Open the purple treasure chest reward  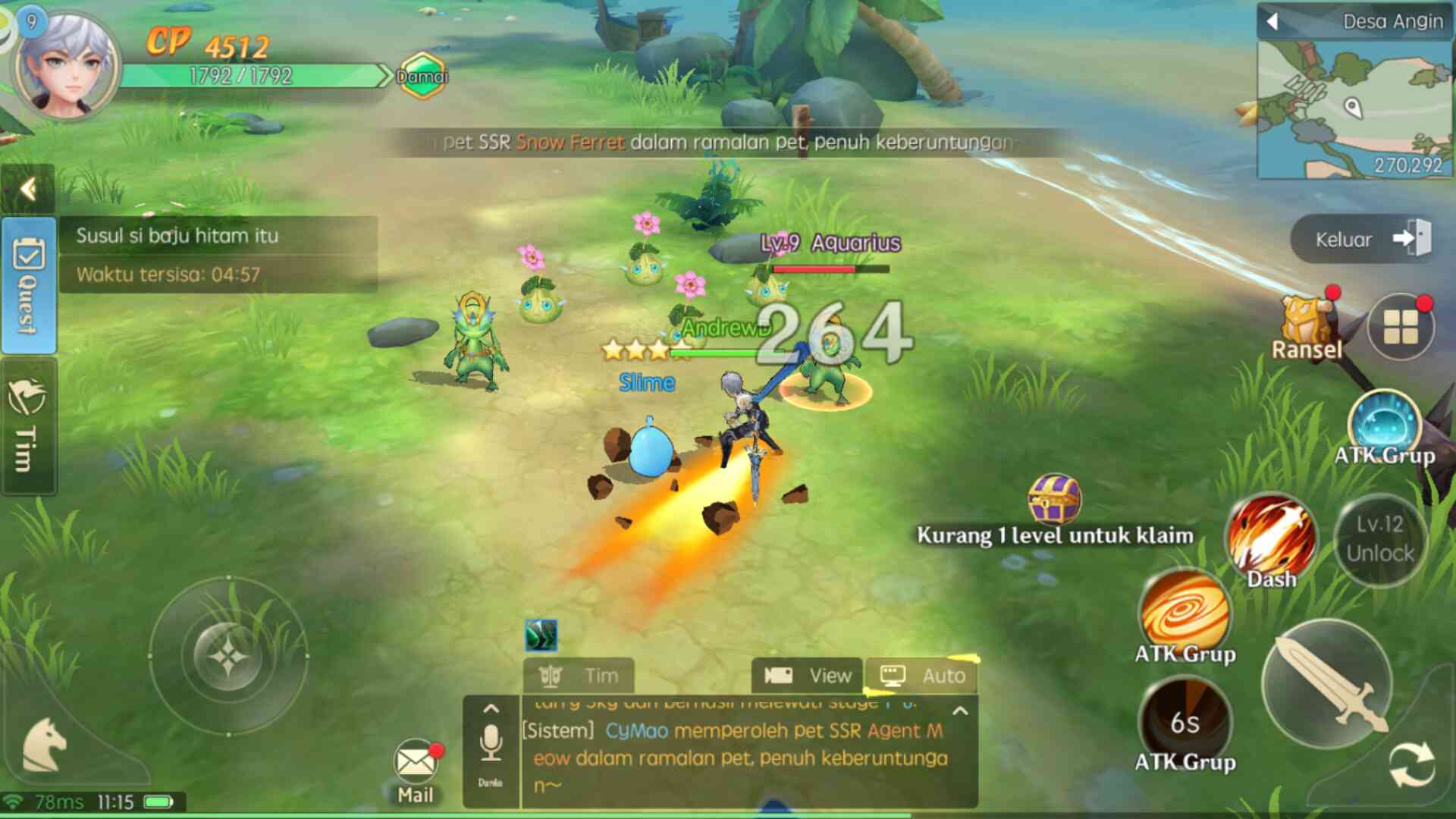1054,499
